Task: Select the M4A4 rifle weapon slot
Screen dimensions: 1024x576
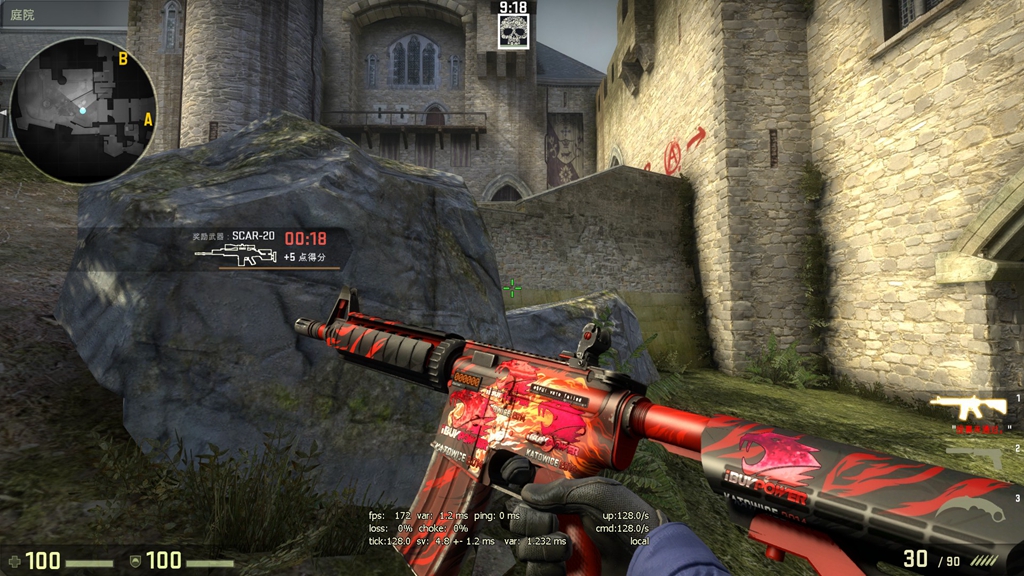Action: pyautogui.click(x=967, y=406)
